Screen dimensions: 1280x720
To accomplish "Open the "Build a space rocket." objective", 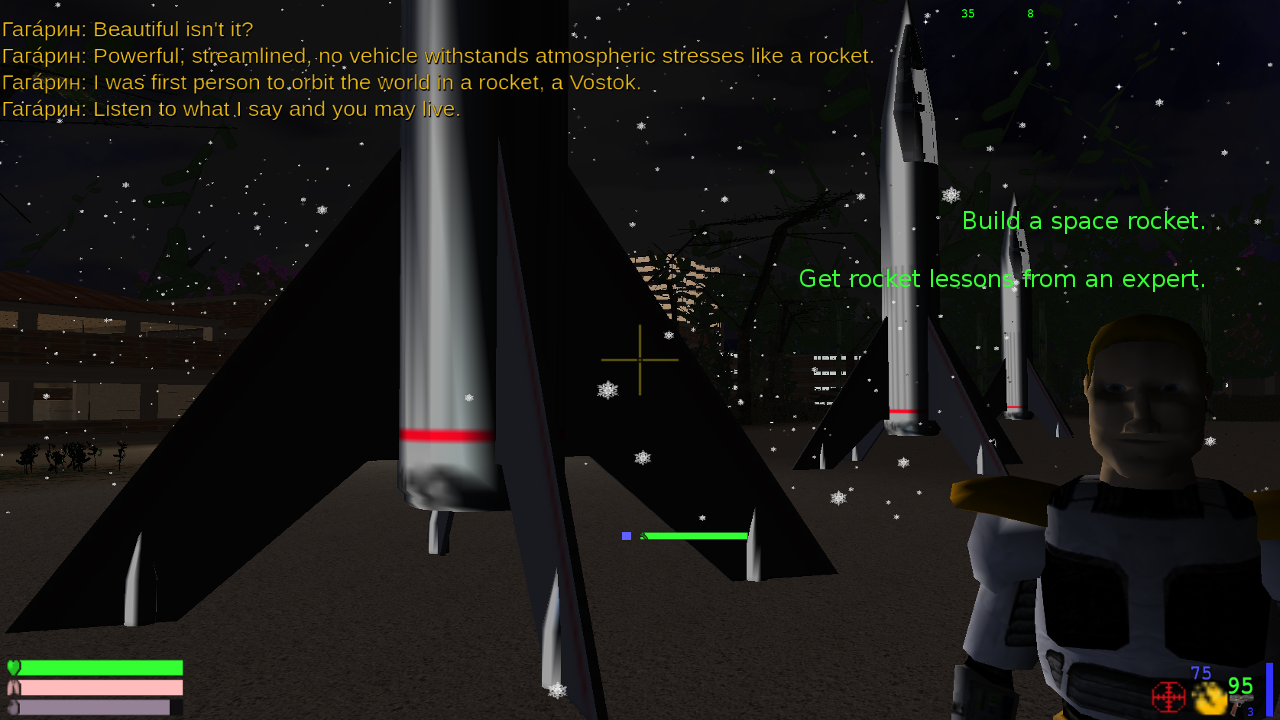I will (1083, 221).
